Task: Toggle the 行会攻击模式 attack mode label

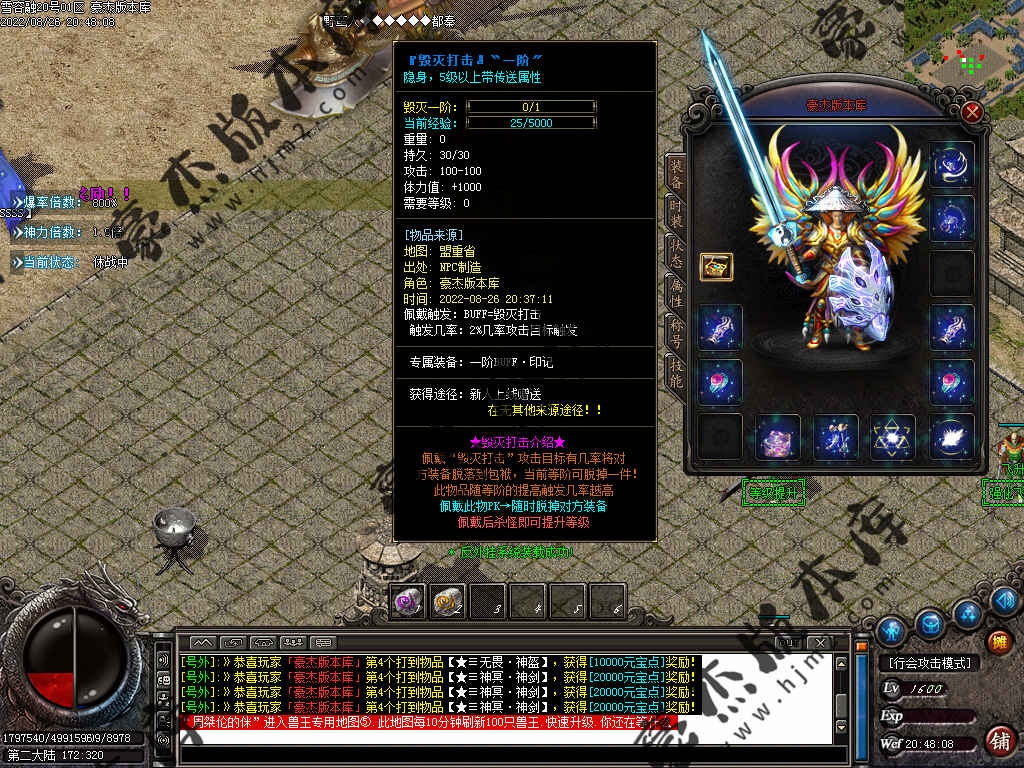Action: pos(929,663)
